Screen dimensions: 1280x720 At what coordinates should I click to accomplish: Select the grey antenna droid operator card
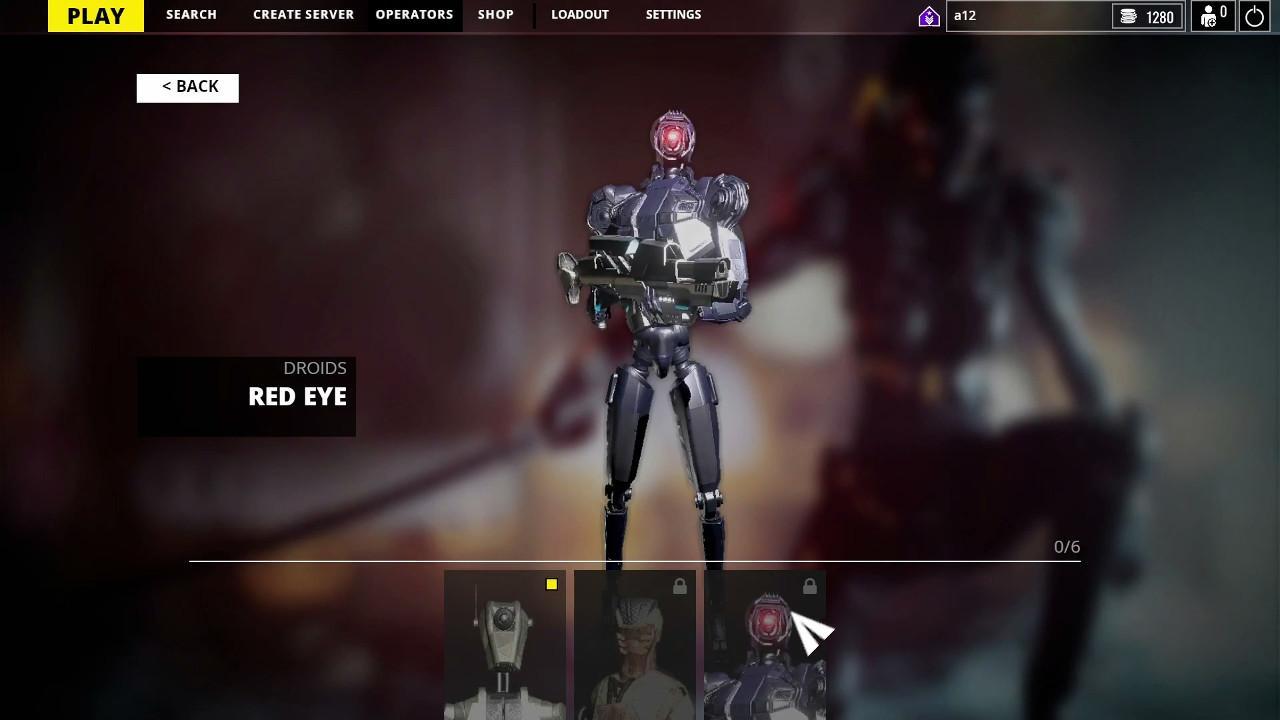pyautogui.click(x=505, y=645)
